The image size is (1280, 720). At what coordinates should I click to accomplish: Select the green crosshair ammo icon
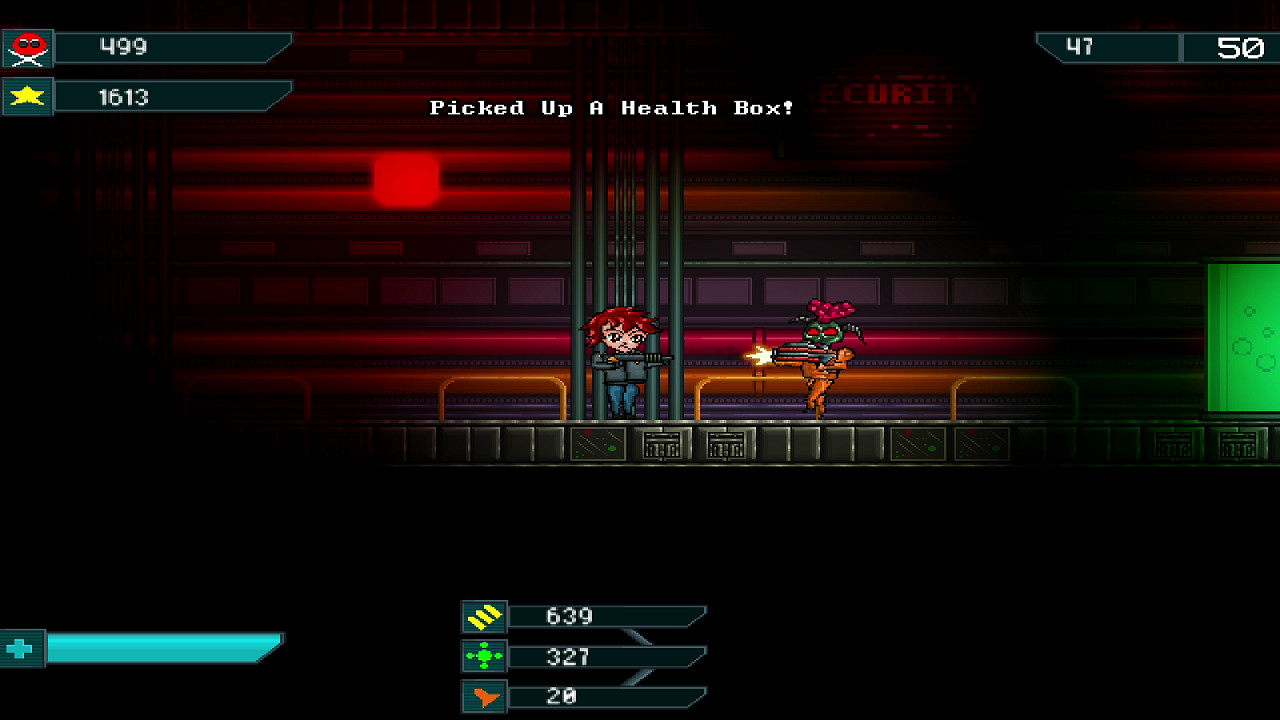[x=484, y=657]
